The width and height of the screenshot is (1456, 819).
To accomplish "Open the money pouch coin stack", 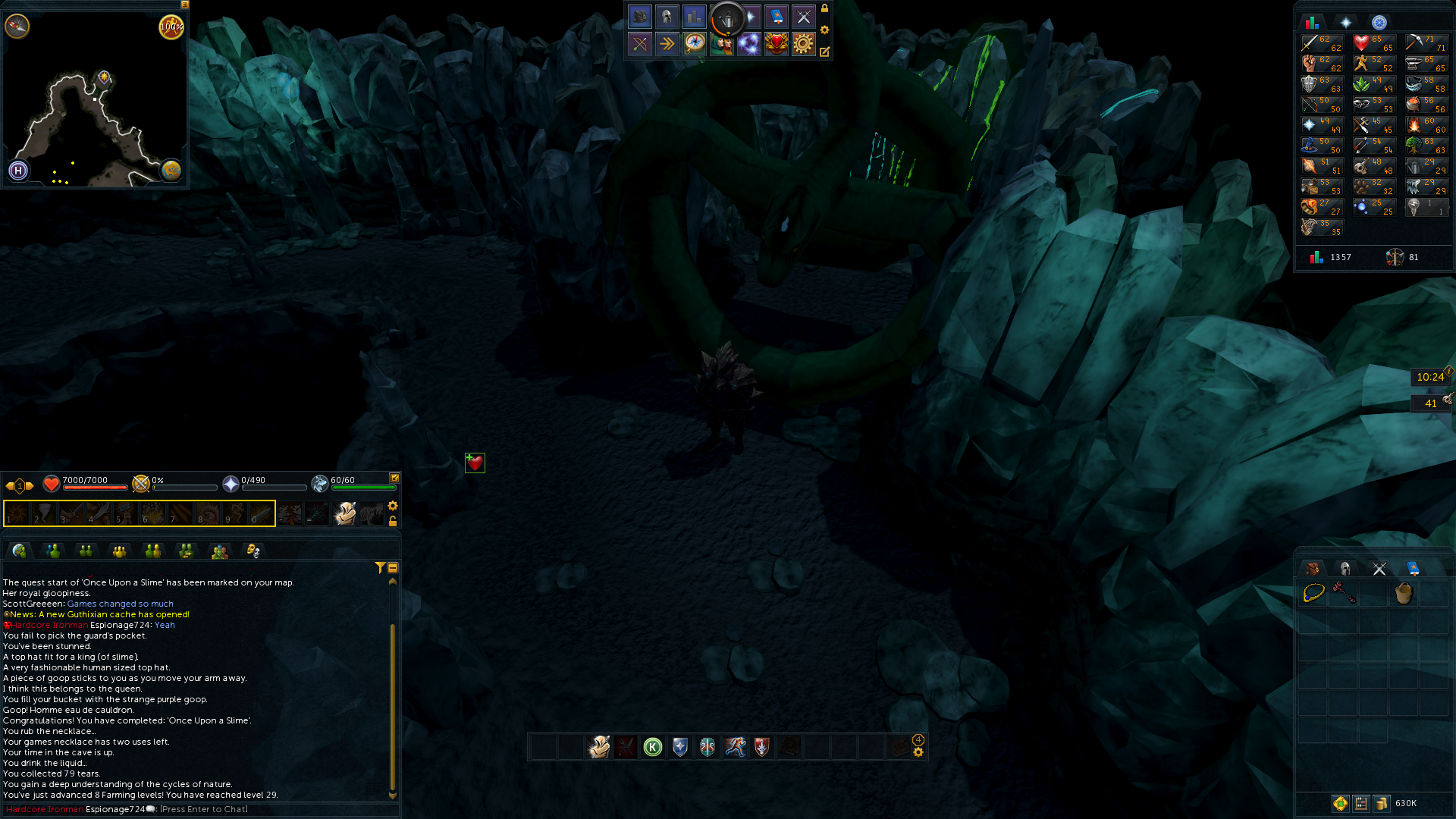I will pyautogui.click(x=1382, y=803).
